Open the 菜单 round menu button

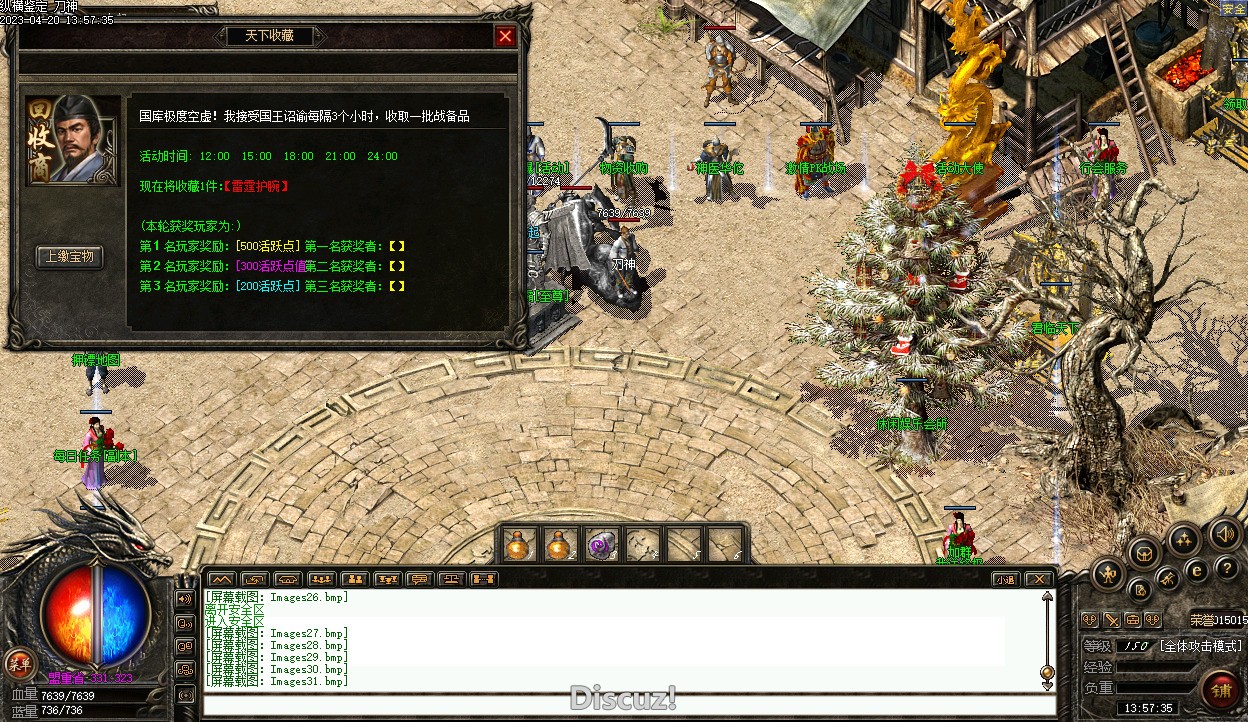point(18,662)
